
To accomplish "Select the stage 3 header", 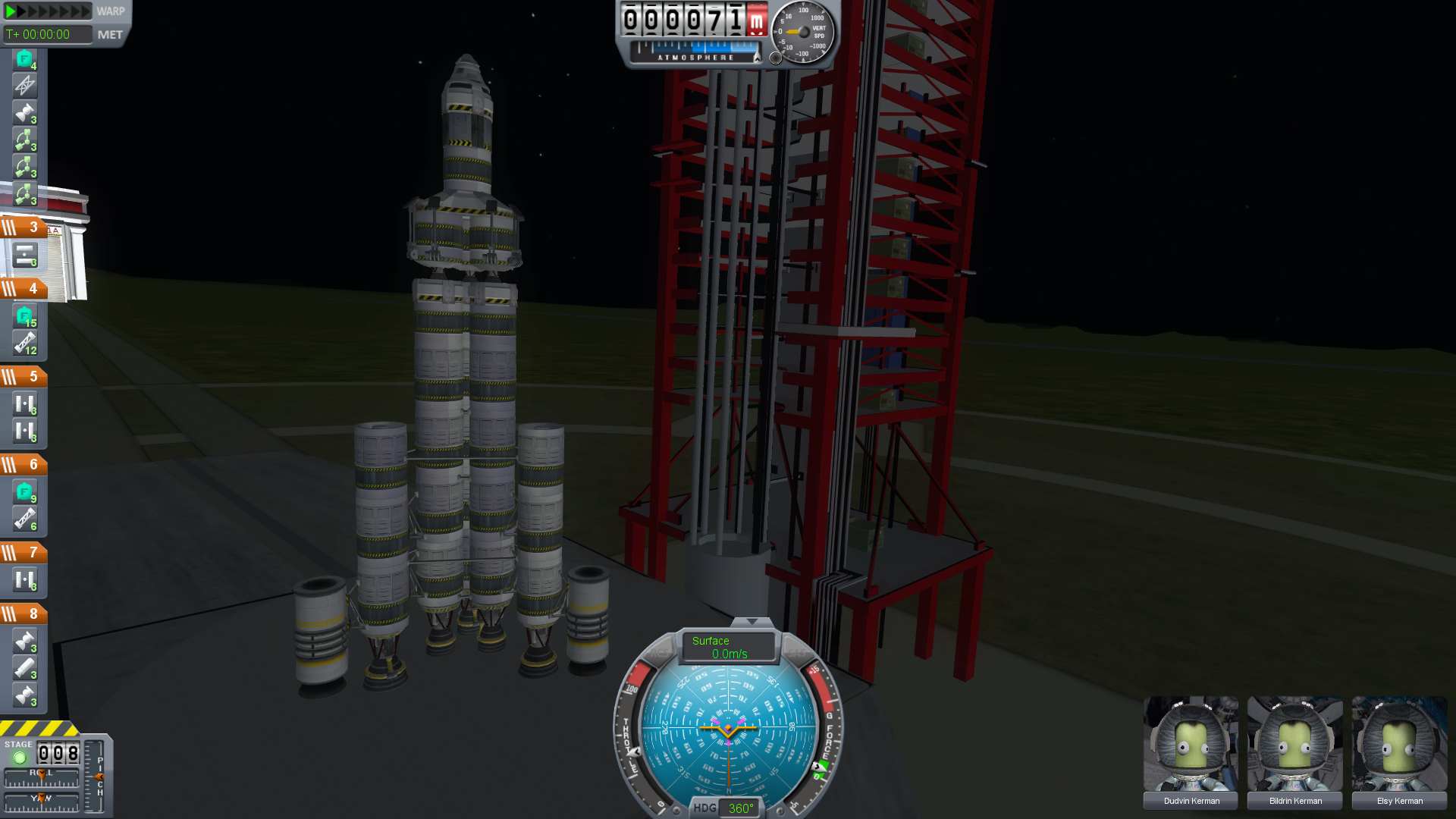I will 24,227.
